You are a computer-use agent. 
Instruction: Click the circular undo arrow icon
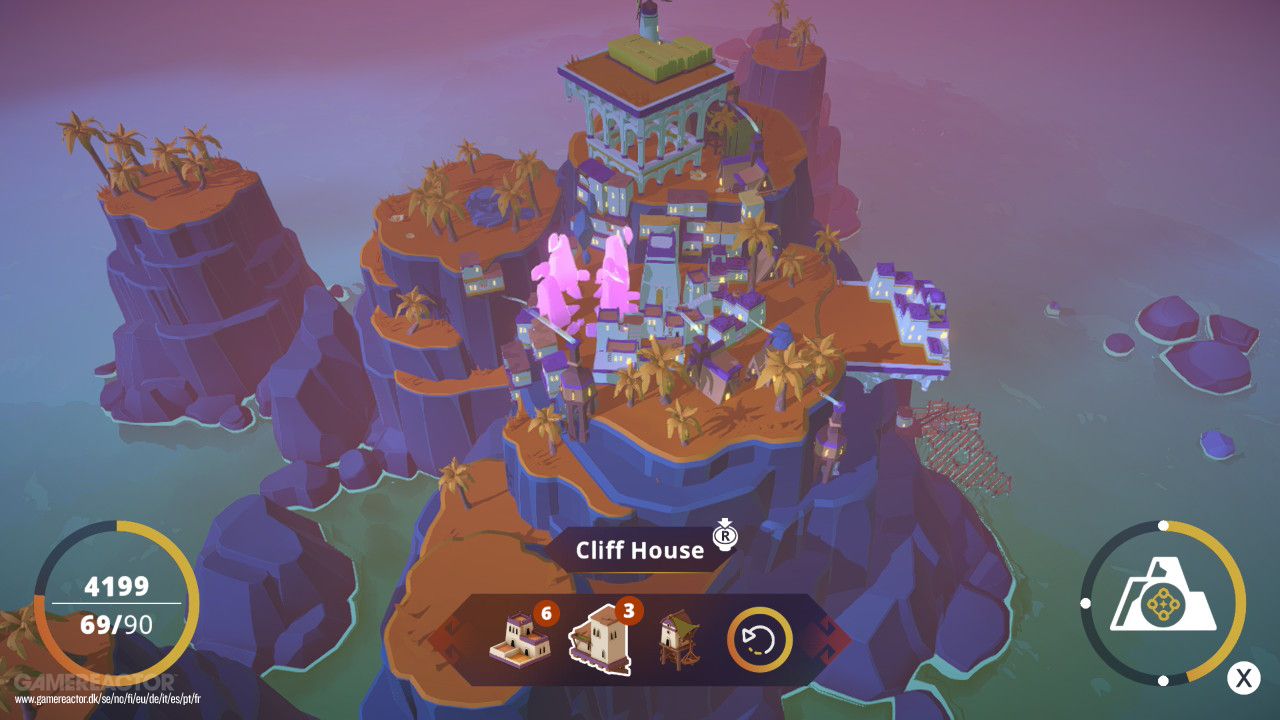[758, 638]
